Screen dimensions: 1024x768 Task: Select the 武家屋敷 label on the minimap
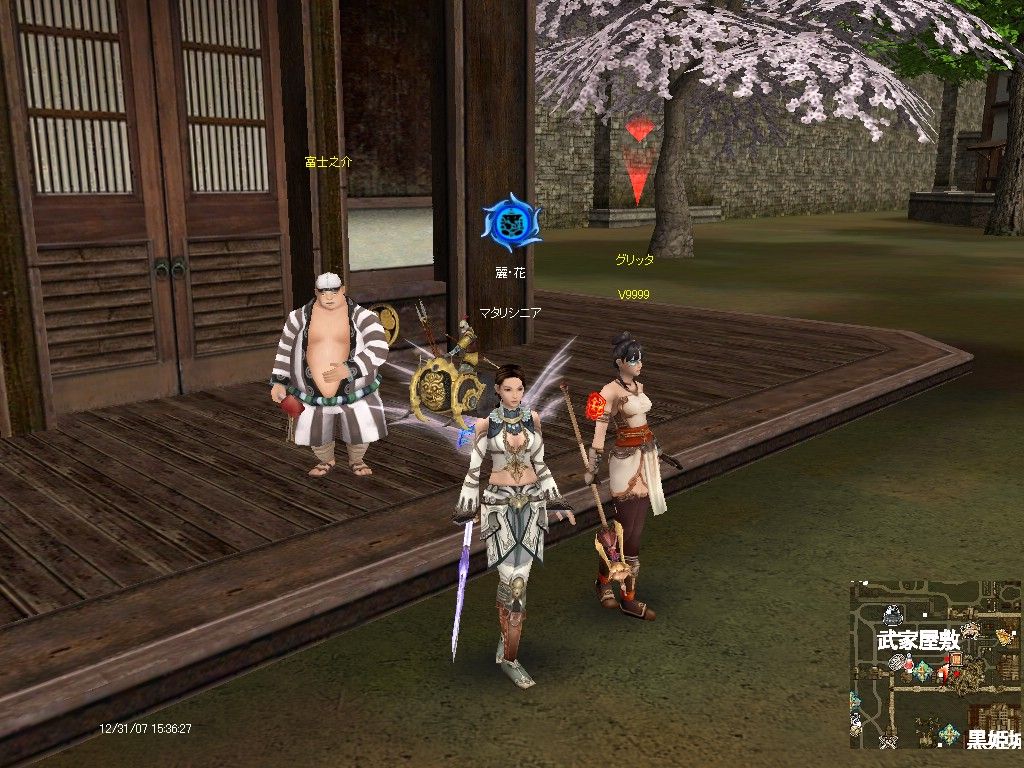[x=918, y=639]
